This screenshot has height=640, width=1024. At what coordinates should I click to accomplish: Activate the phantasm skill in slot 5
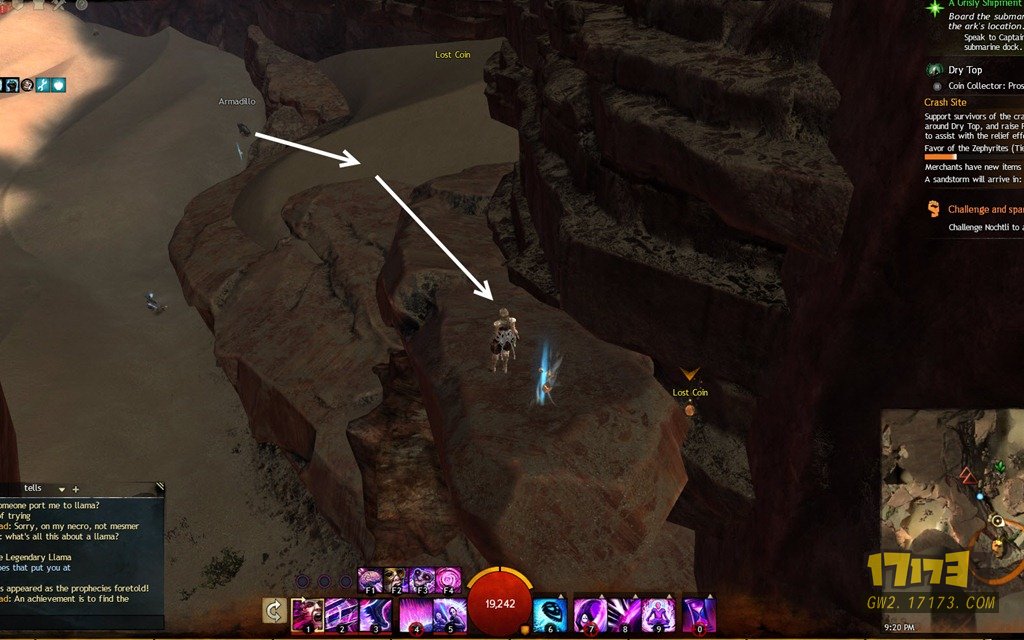(449, 613)
